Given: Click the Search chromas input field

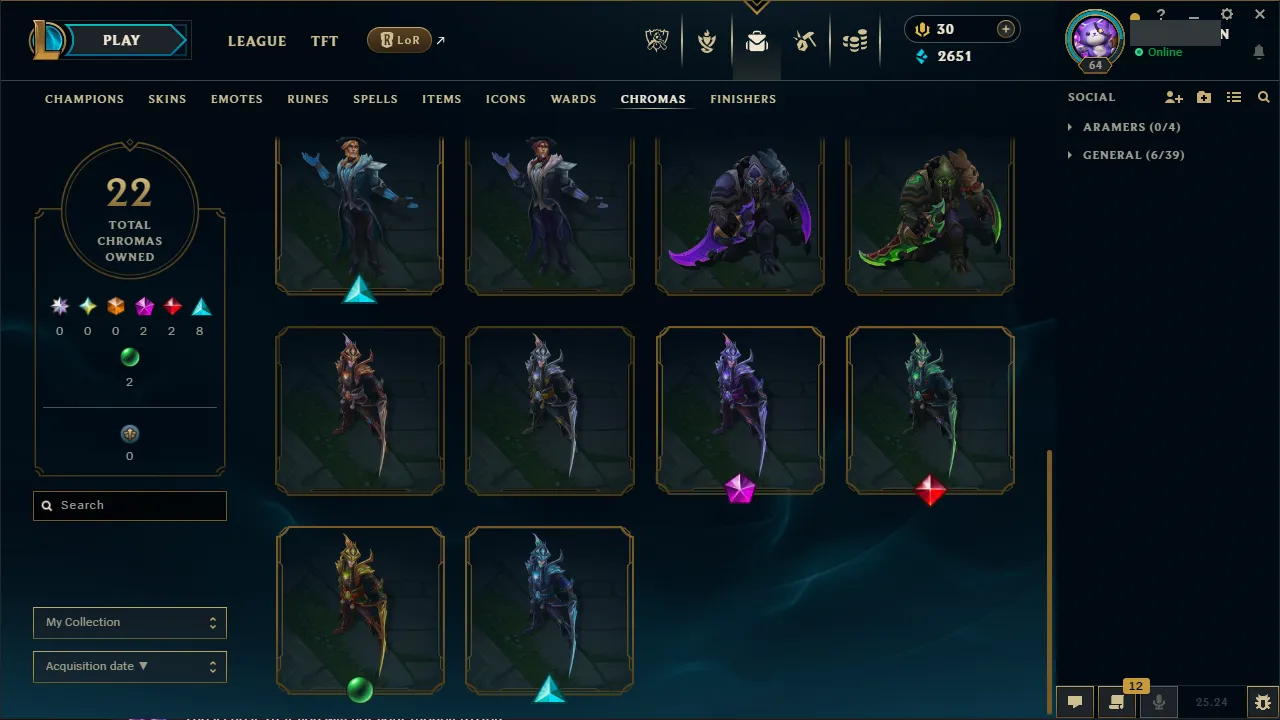Looking at the screenshot, I should [129, 505].
